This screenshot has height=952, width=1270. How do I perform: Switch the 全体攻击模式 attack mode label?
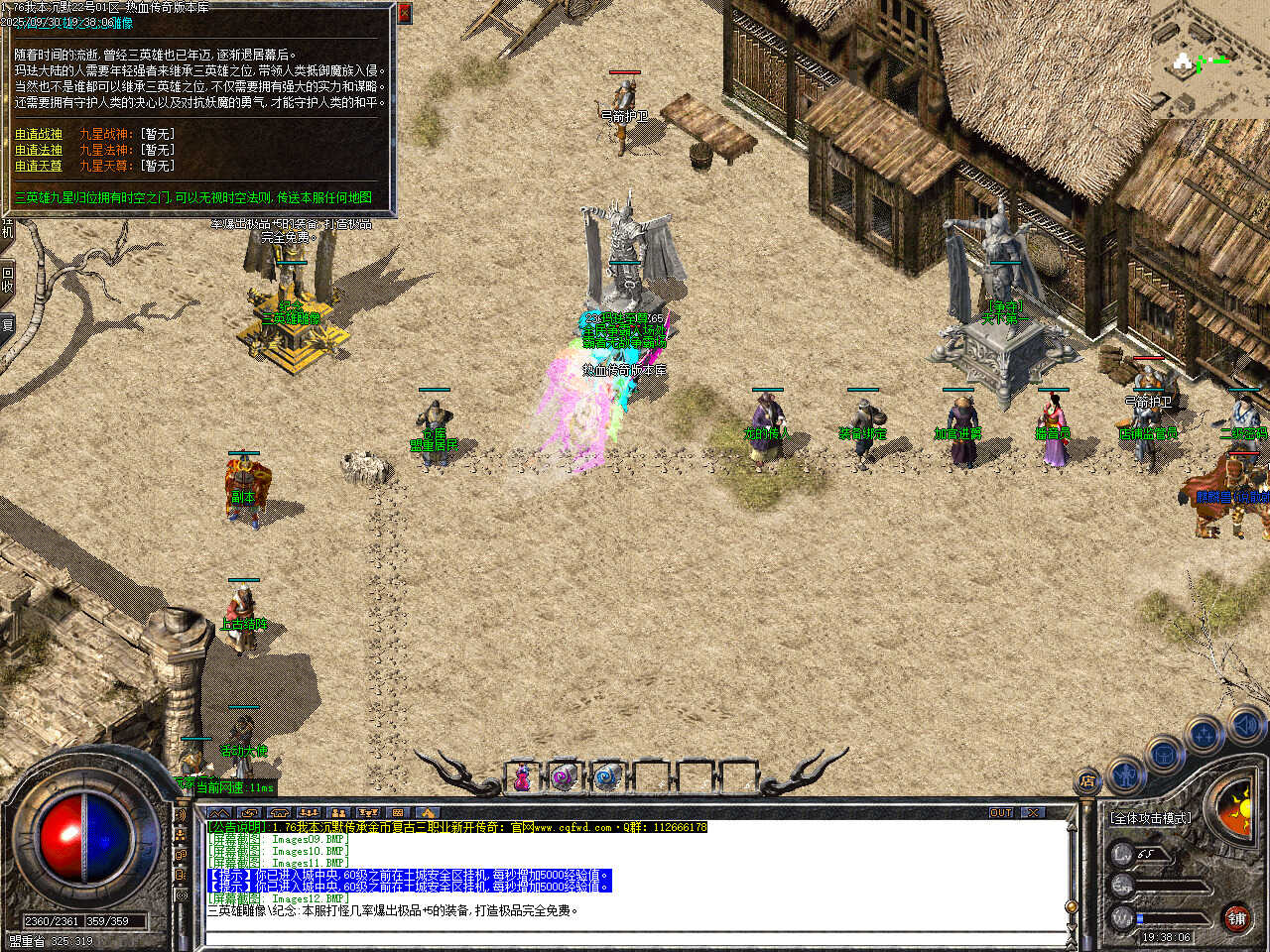pyautogui.click(x=1151, y=818)
